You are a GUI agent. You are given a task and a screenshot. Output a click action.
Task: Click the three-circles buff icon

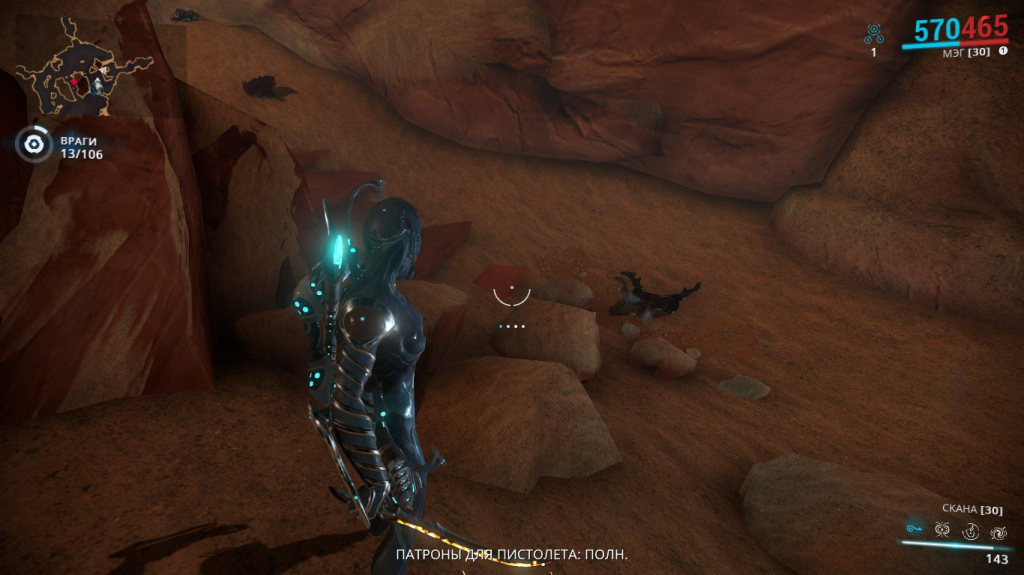pos(873,35)
